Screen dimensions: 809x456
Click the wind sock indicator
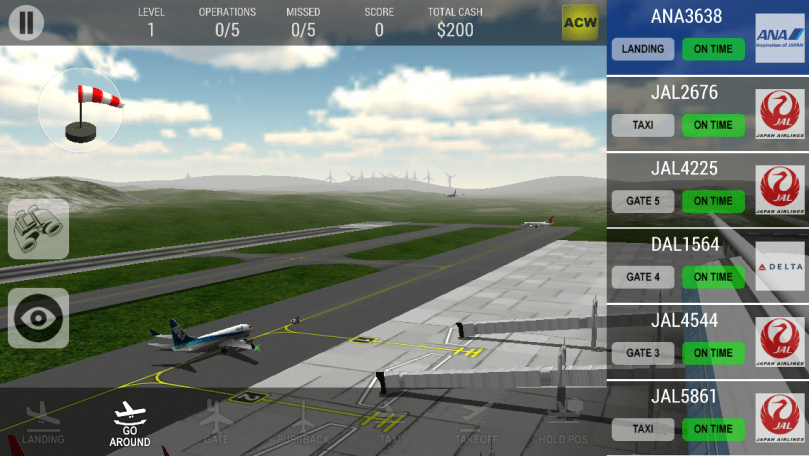click(80, 111)
